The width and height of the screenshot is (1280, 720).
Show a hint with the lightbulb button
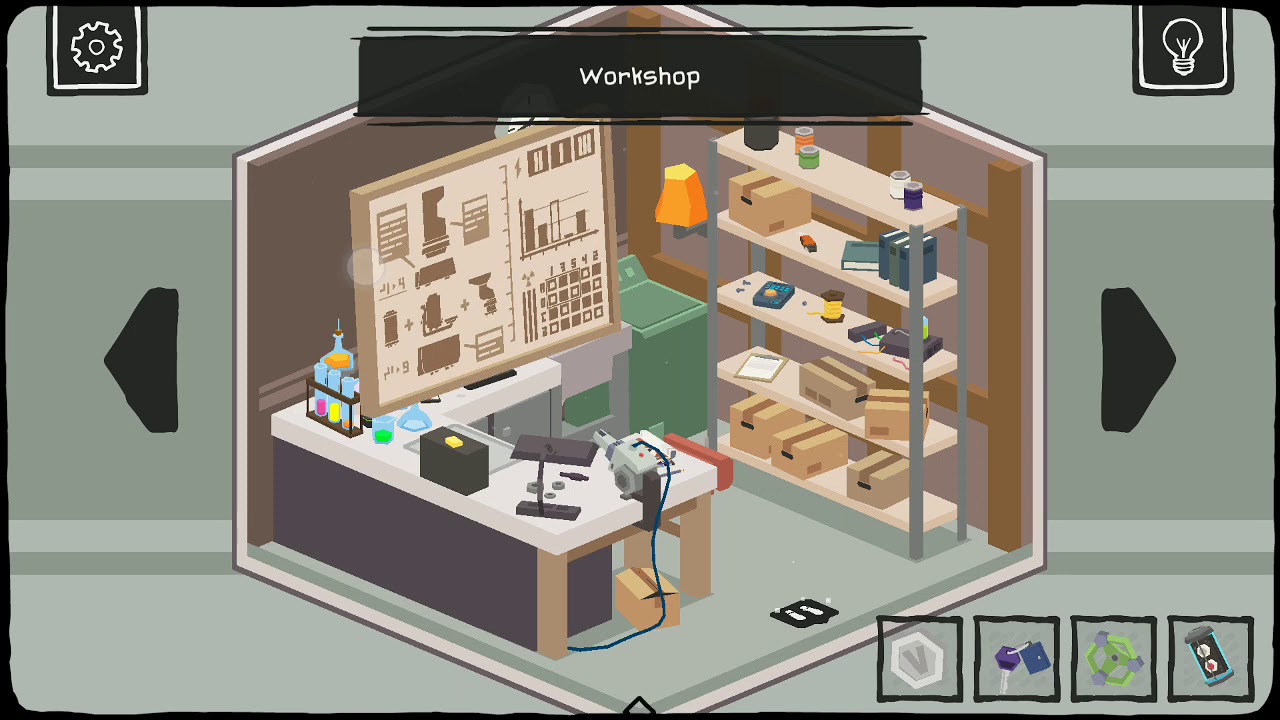[1182, 47]
